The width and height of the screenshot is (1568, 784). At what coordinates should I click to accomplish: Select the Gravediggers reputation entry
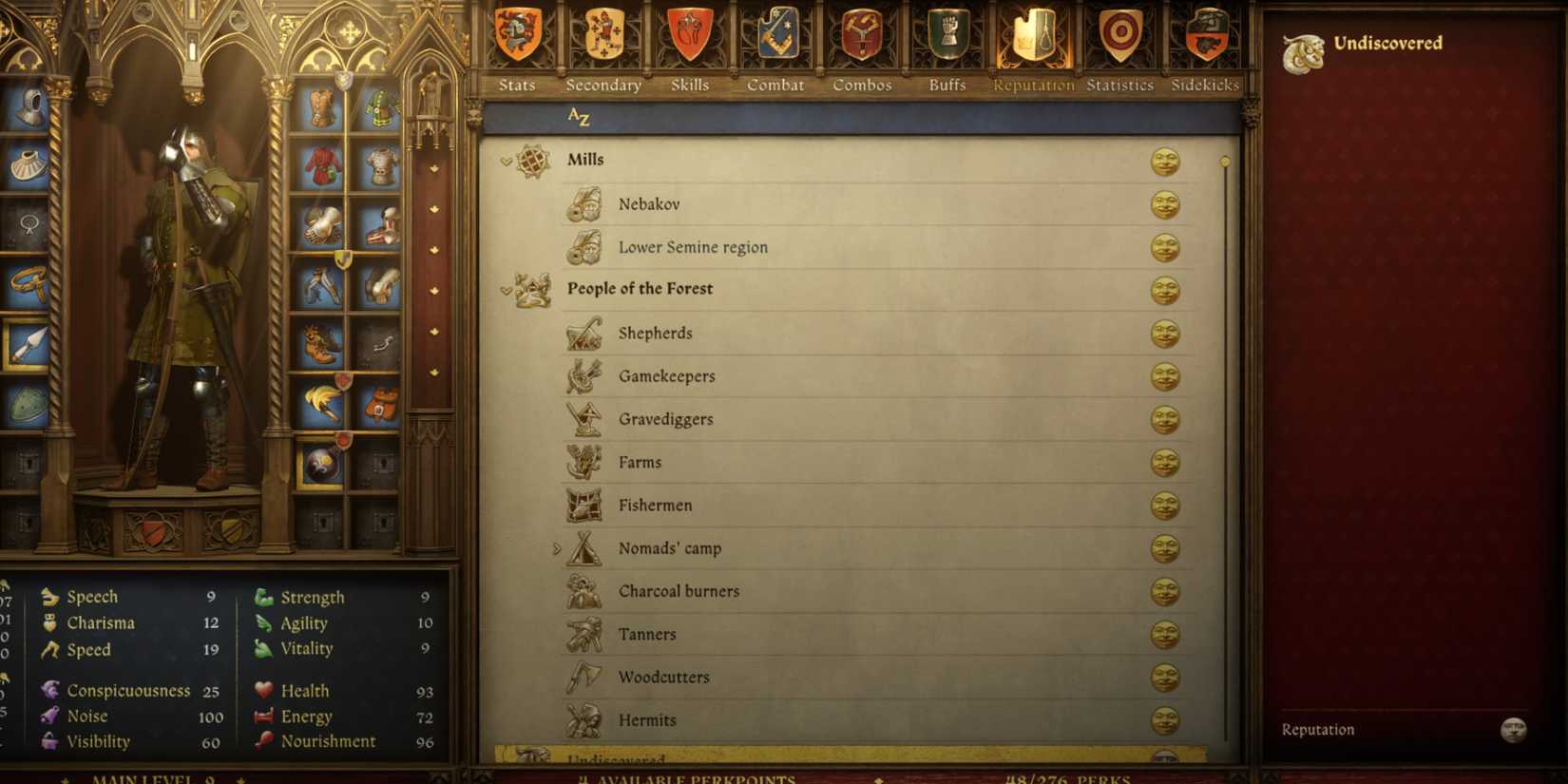click(665, 419)
